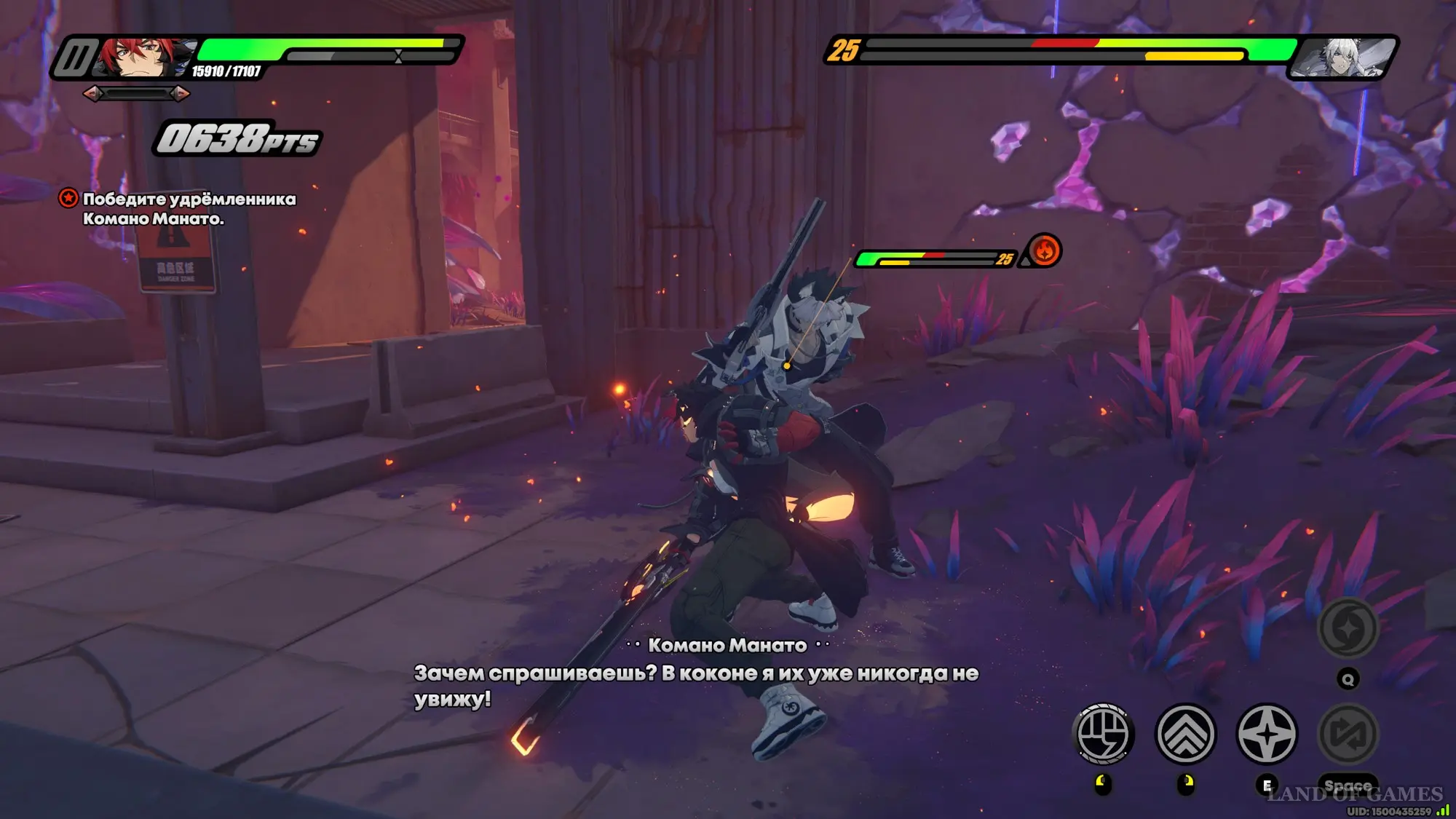1456x819 pixels.
Task: Trigger the four-point star special attack
Action: (1267, 734)
